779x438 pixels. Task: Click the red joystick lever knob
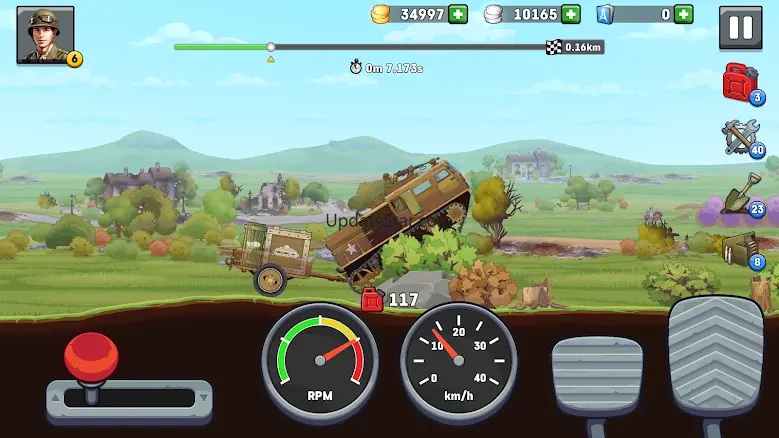(x=91, y=356)
